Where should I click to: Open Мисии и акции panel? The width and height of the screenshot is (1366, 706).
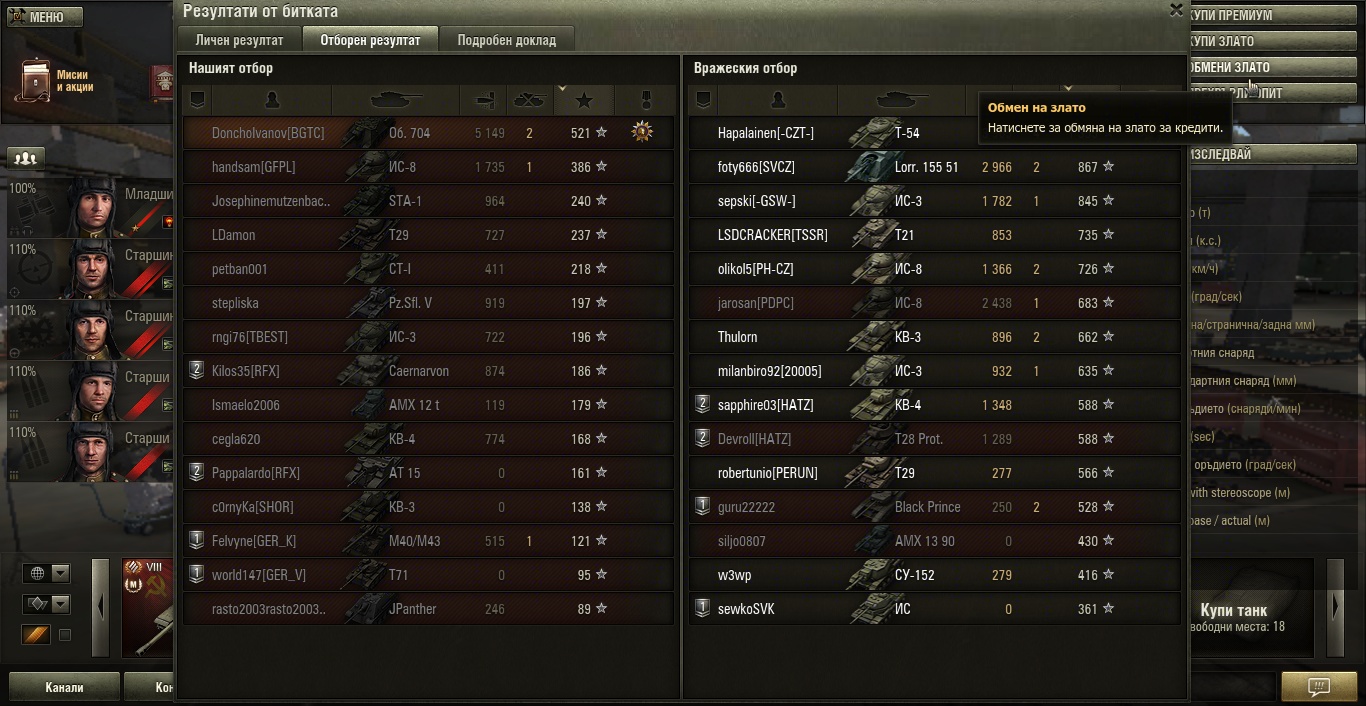coord(60,82)
